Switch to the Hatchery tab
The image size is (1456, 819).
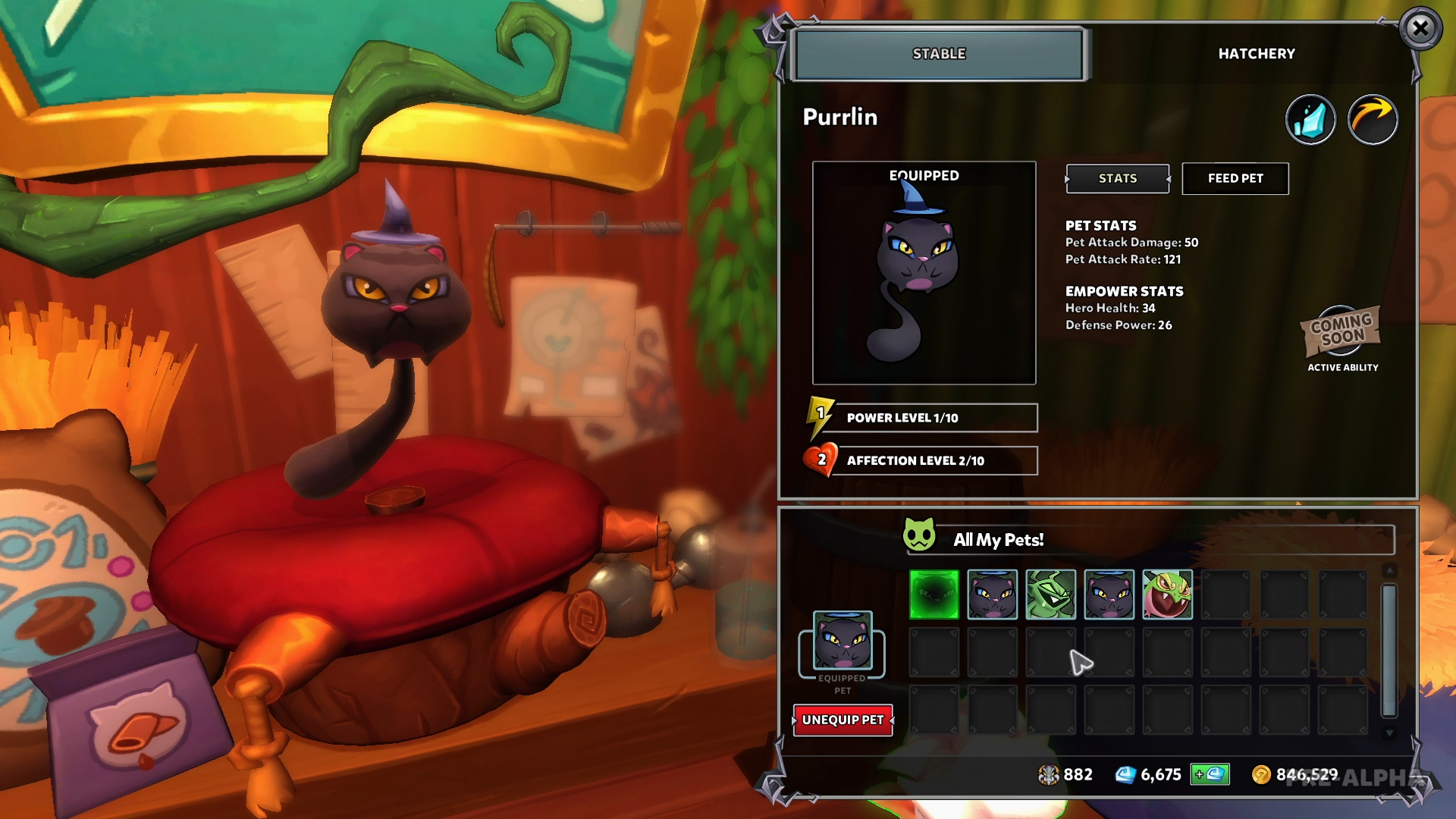(x=1256, y=54)
